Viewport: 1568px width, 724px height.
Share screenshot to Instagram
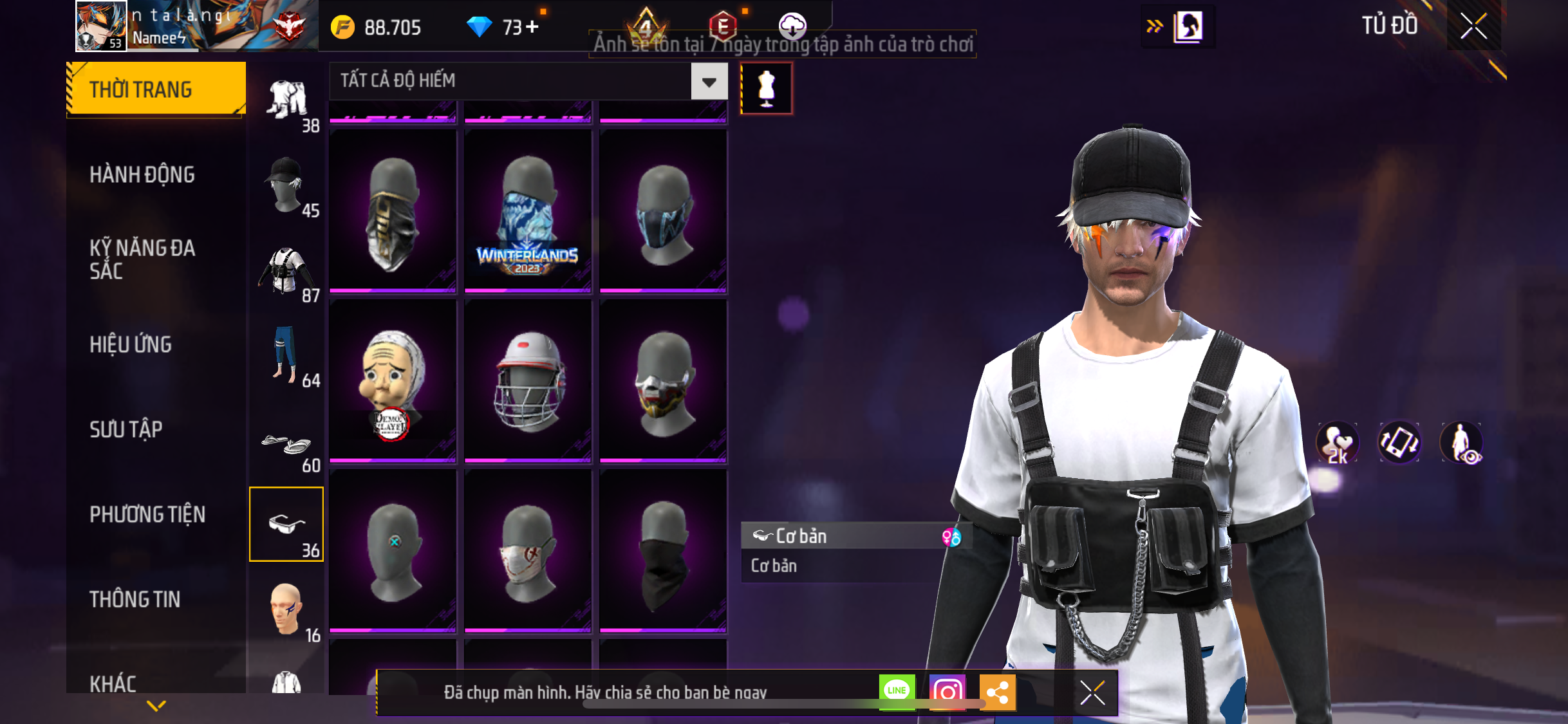click(x=947, y=692)
